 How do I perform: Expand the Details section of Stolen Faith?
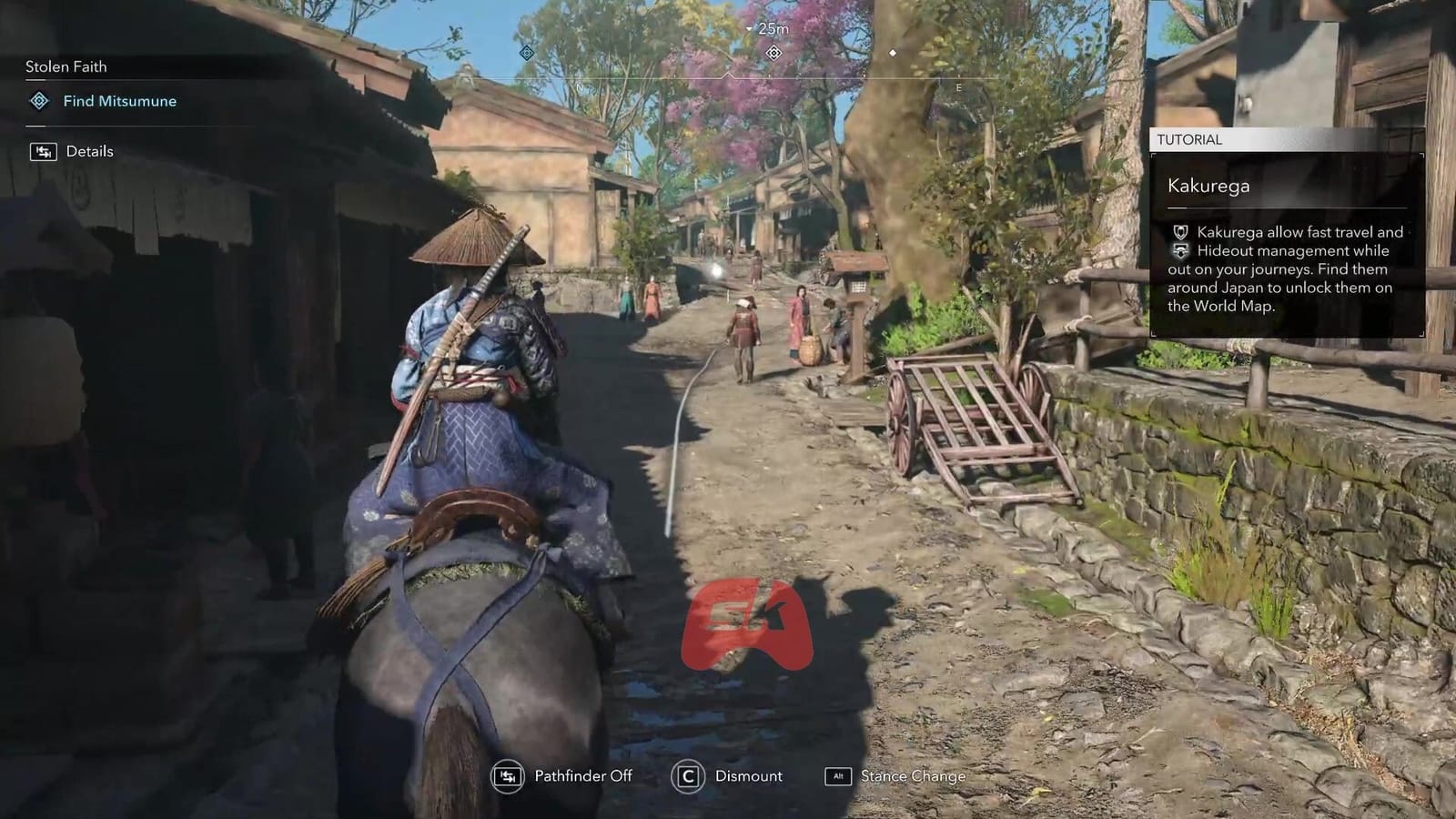[x=90, y=150]
